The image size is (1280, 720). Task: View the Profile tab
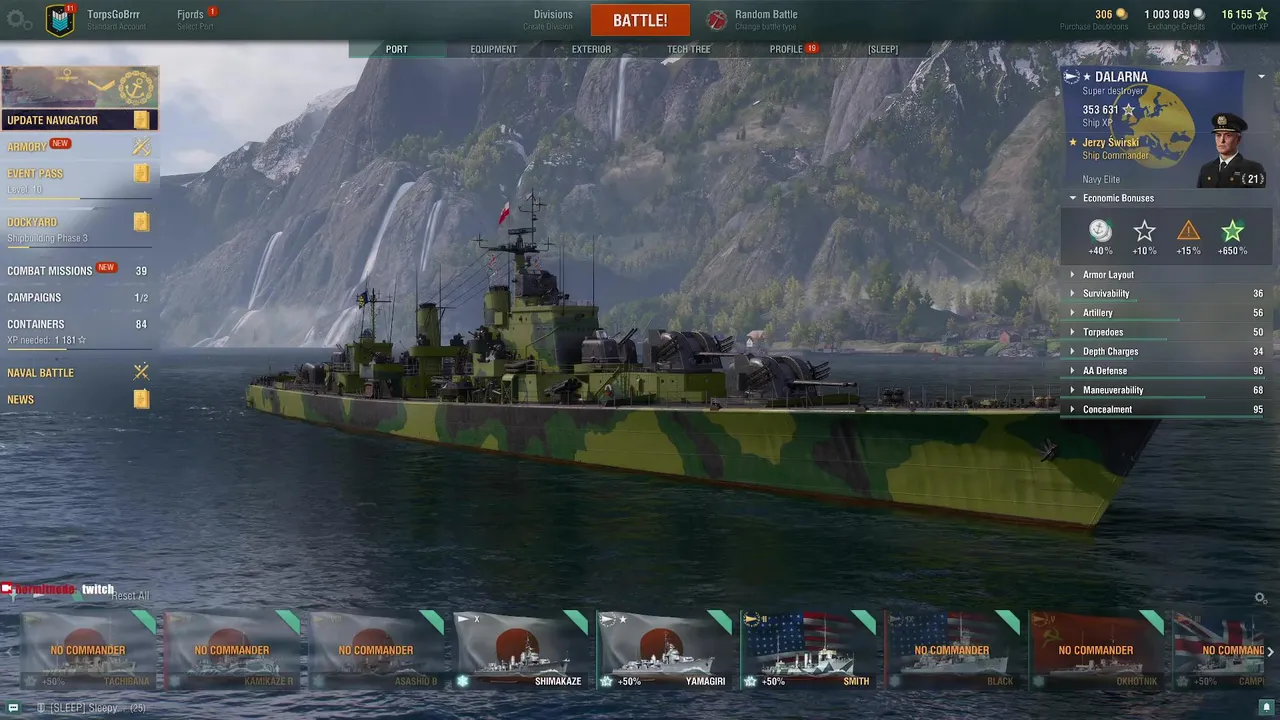pyautogui.click(x=786, y=49)
